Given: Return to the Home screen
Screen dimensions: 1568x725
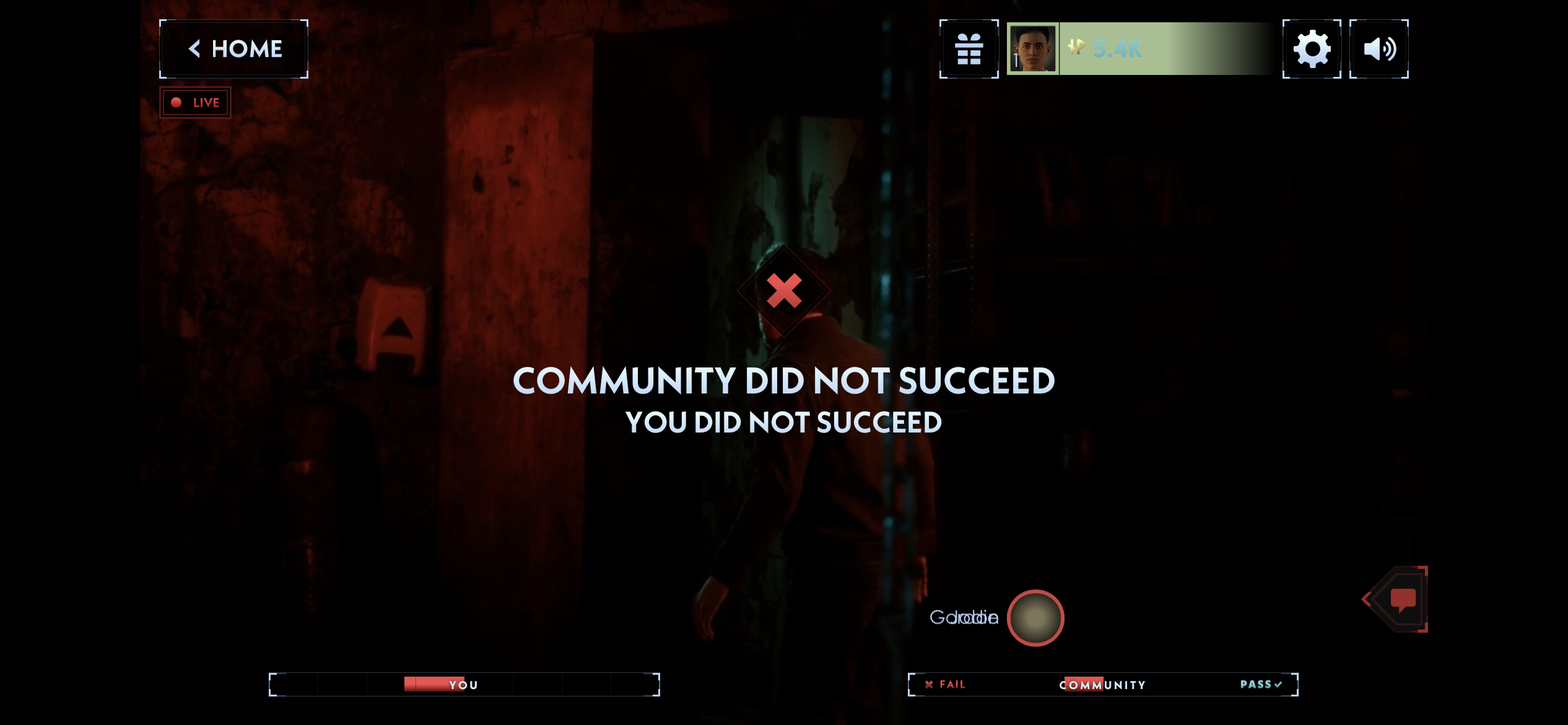Looking at the screenshot, I should [x=234, y=48].
